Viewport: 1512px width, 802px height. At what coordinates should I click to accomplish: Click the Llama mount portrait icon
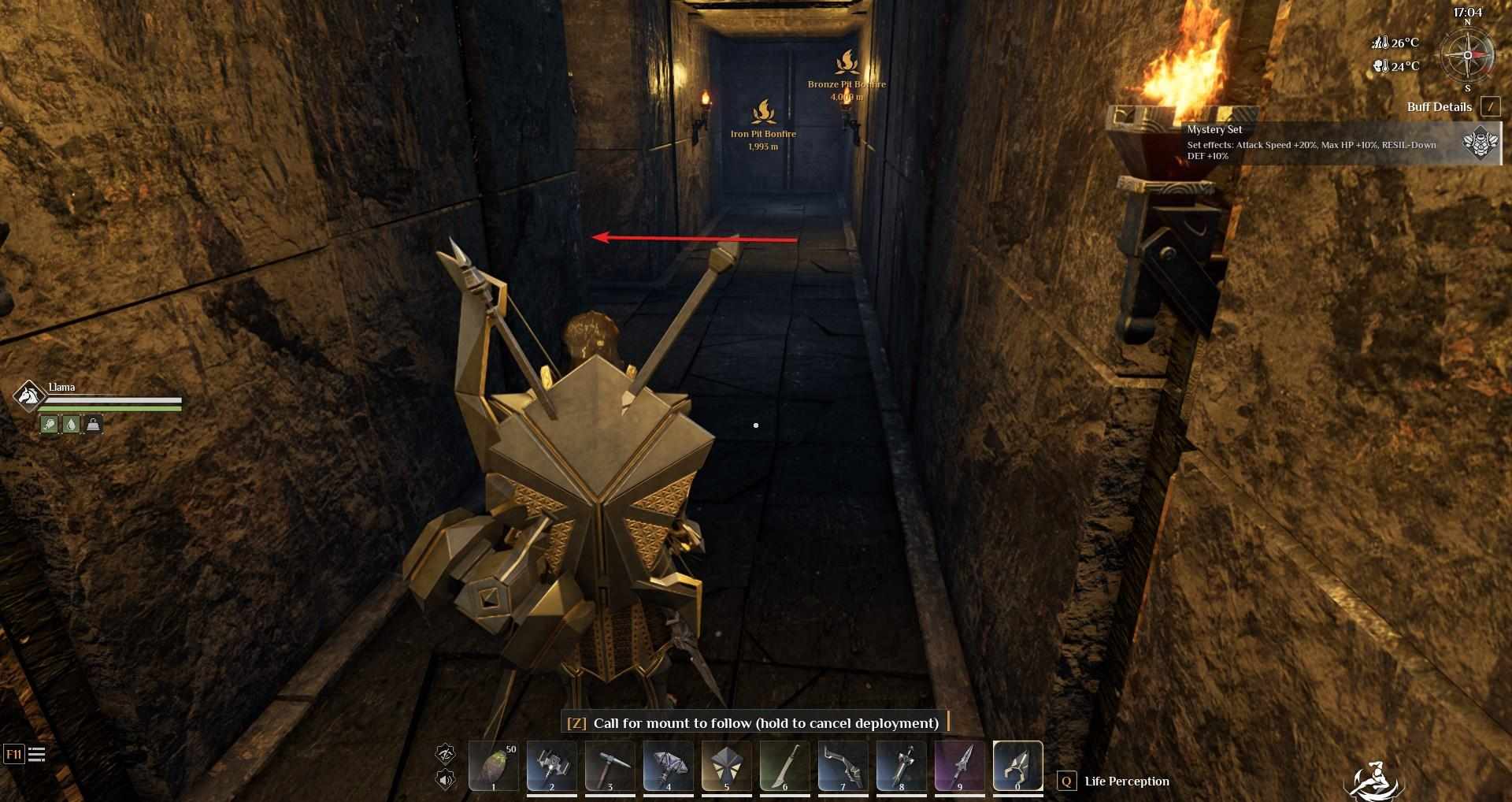(29, 395)
